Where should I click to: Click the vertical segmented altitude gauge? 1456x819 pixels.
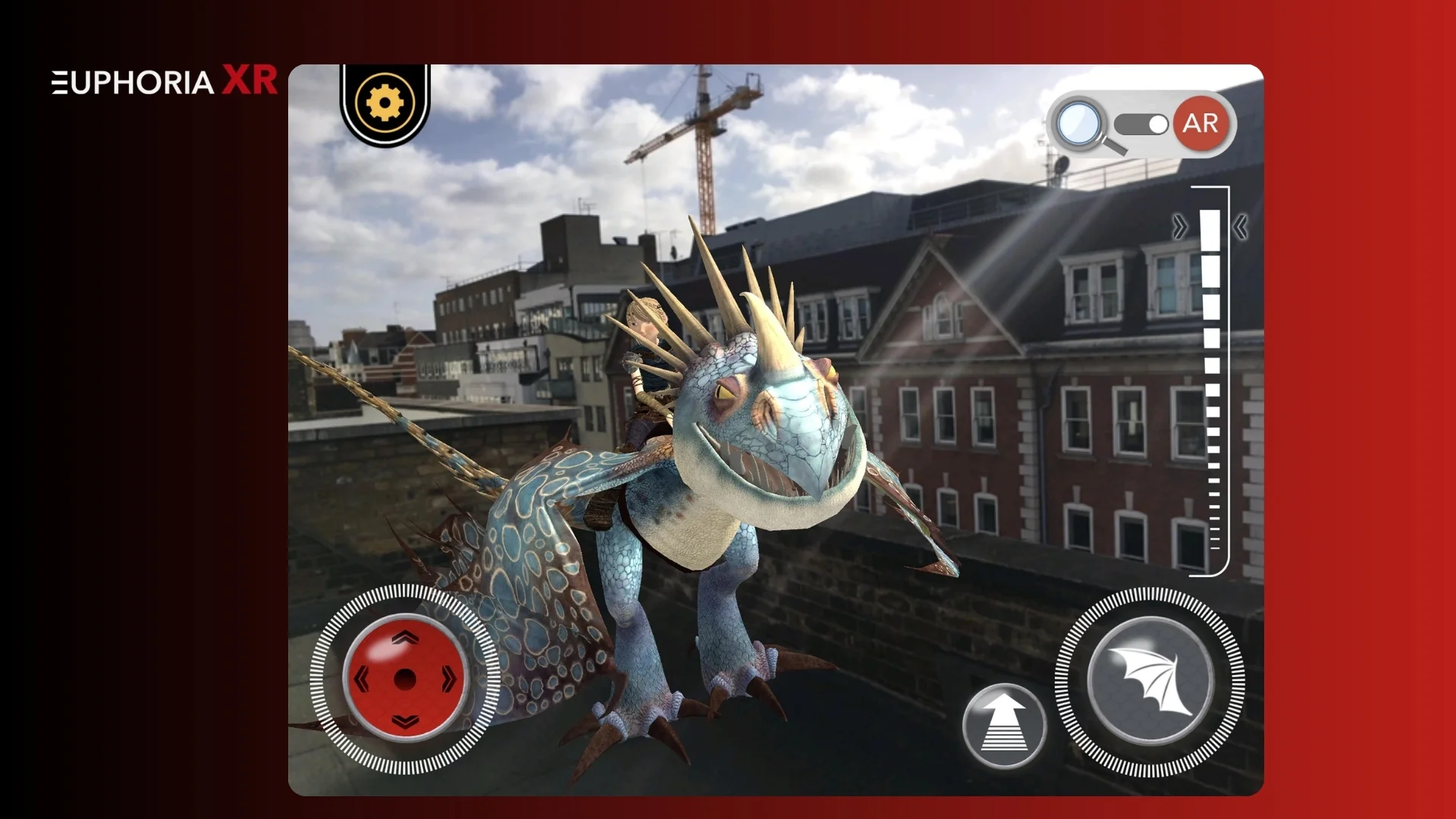1211,379
